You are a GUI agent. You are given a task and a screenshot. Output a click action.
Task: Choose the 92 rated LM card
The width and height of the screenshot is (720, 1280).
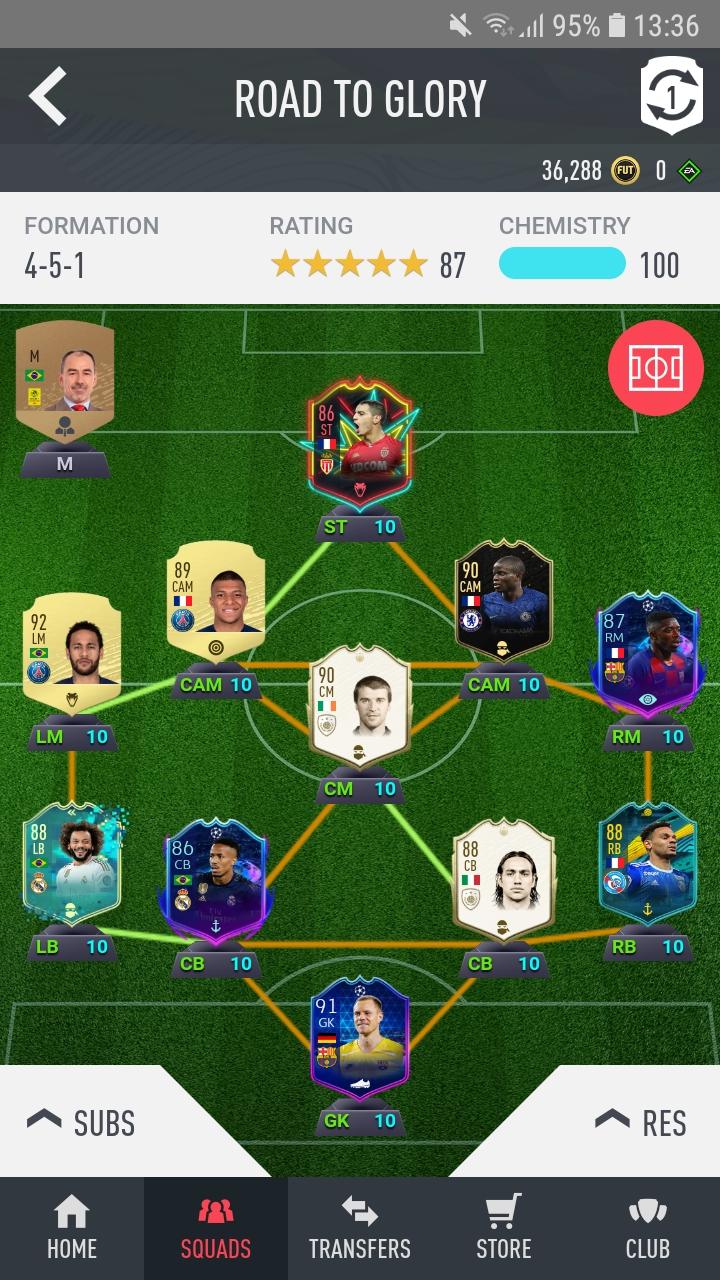pos(72,650)
